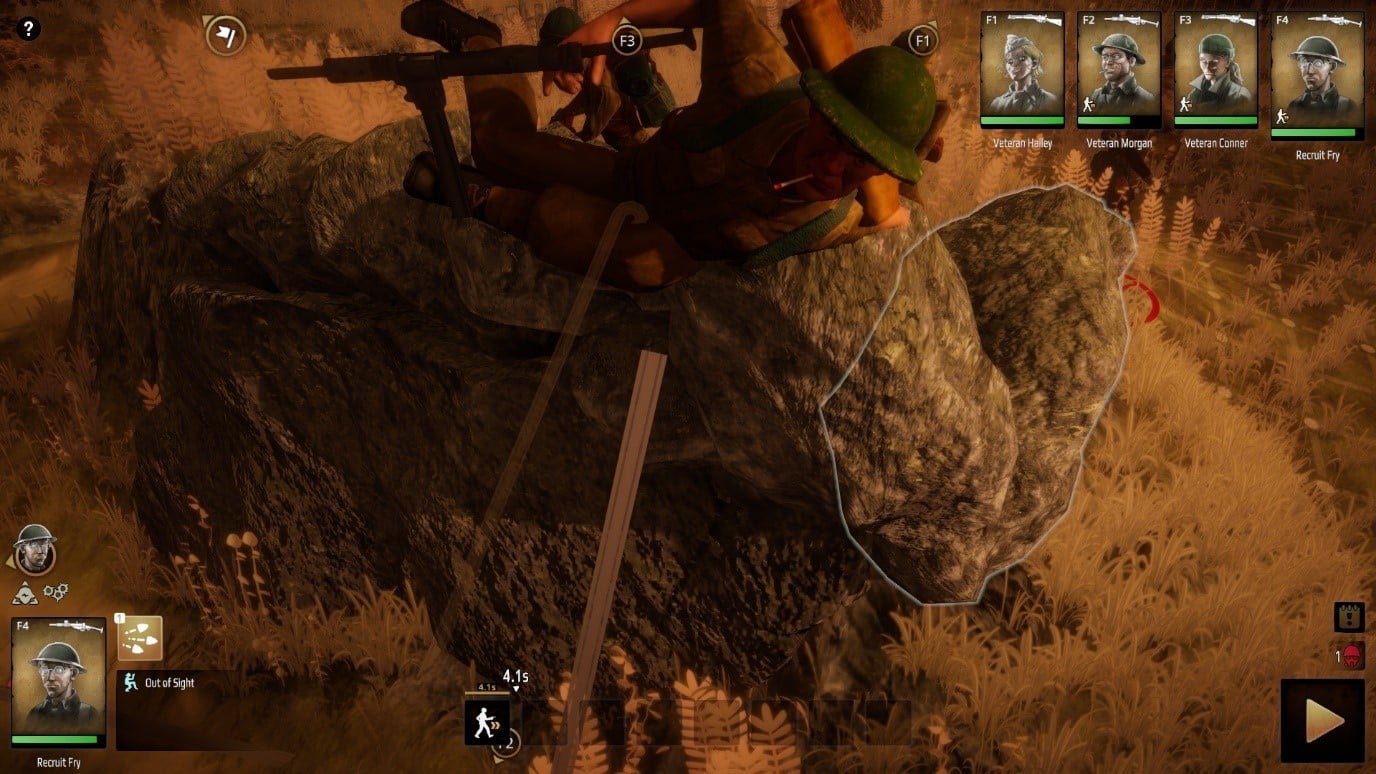Click the three bullet holes icon
The width and height of the screenshot is (1376, 774).
click(56, 593)
